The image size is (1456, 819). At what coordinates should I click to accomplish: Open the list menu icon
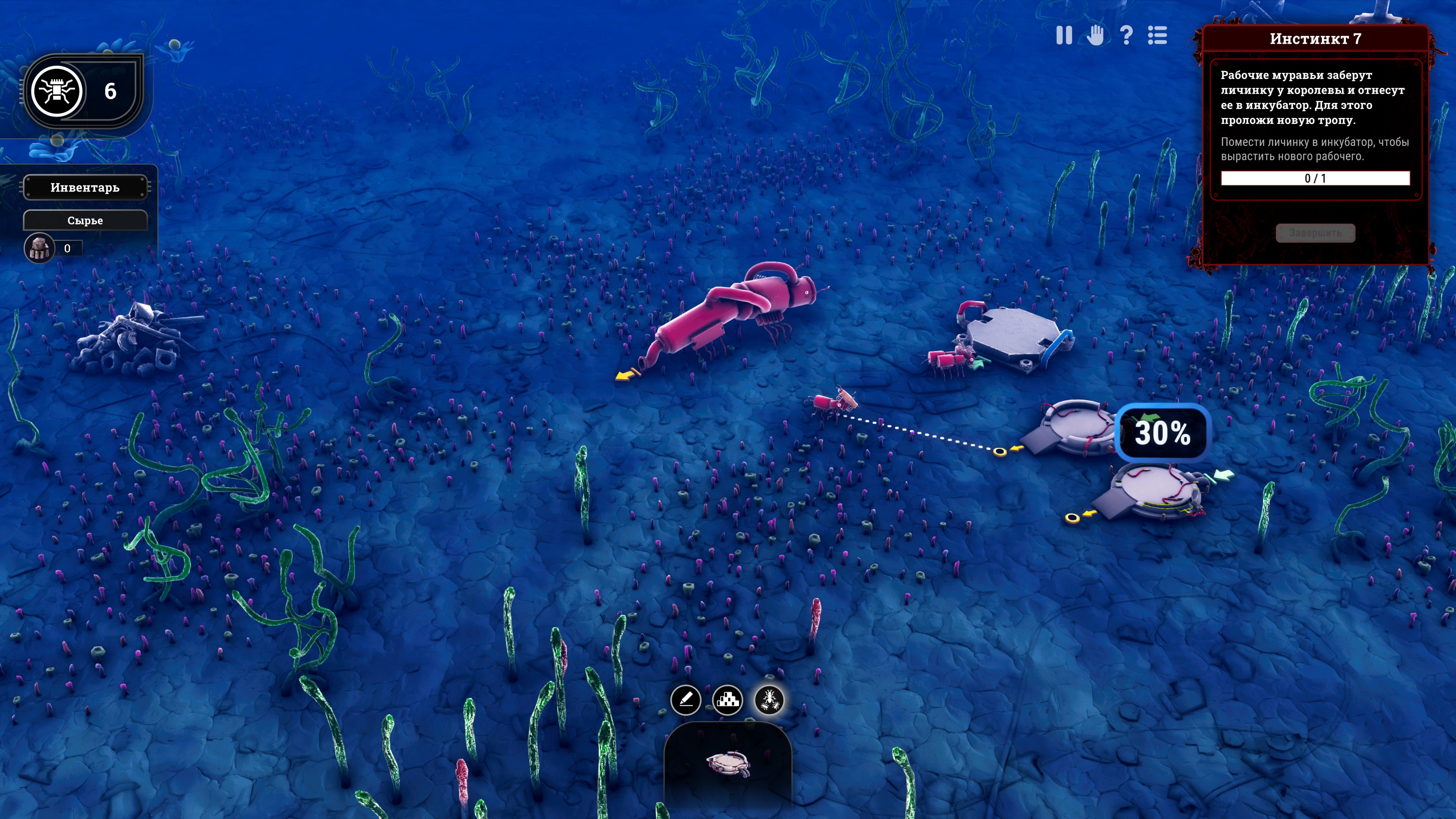tap(1157, 36)
